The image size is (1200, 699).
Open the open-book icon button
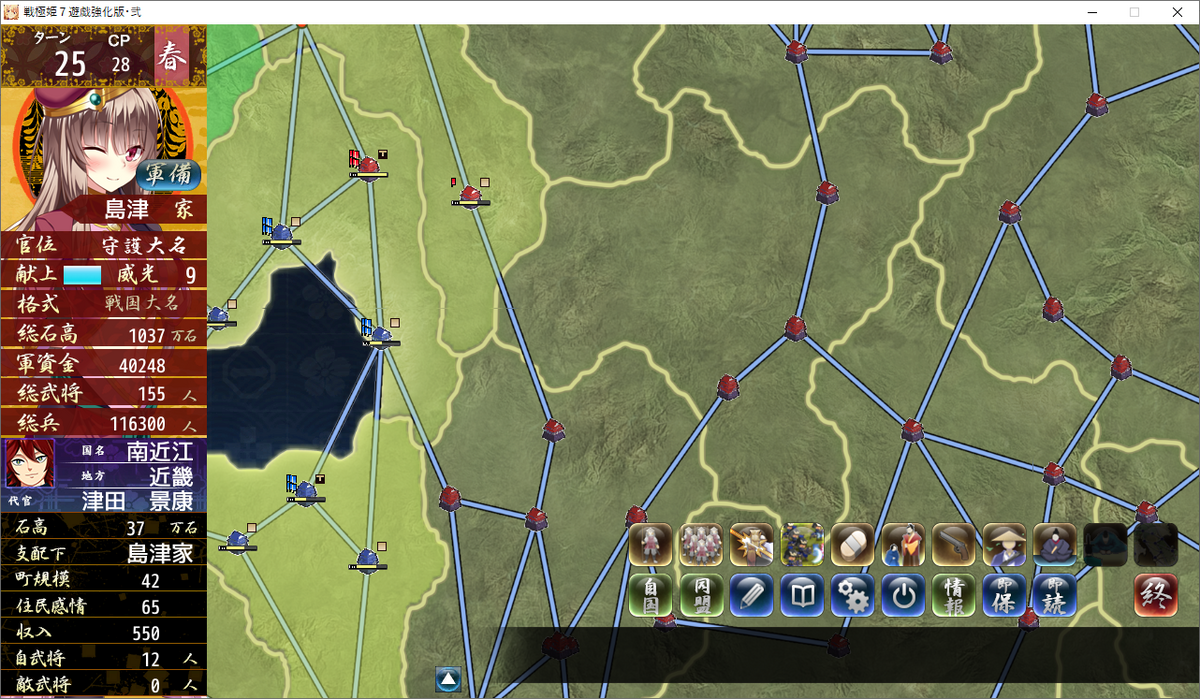pyautogui.click(x=802, y=596)
